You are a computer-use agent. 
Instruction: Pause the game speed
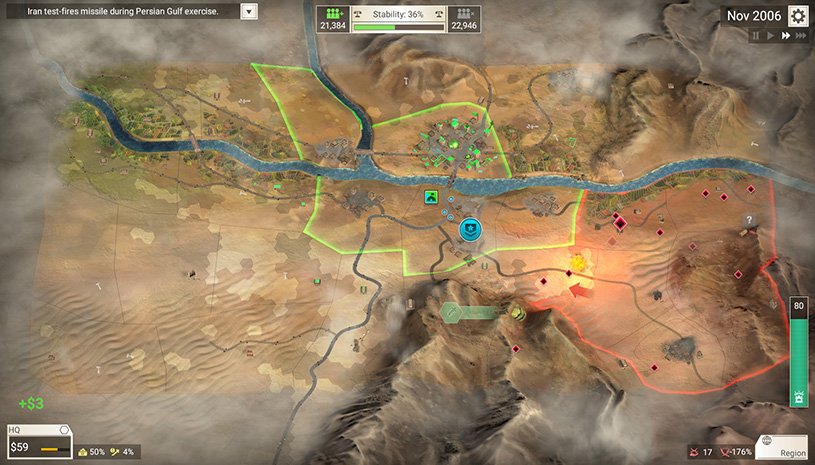tap(756, 36)
